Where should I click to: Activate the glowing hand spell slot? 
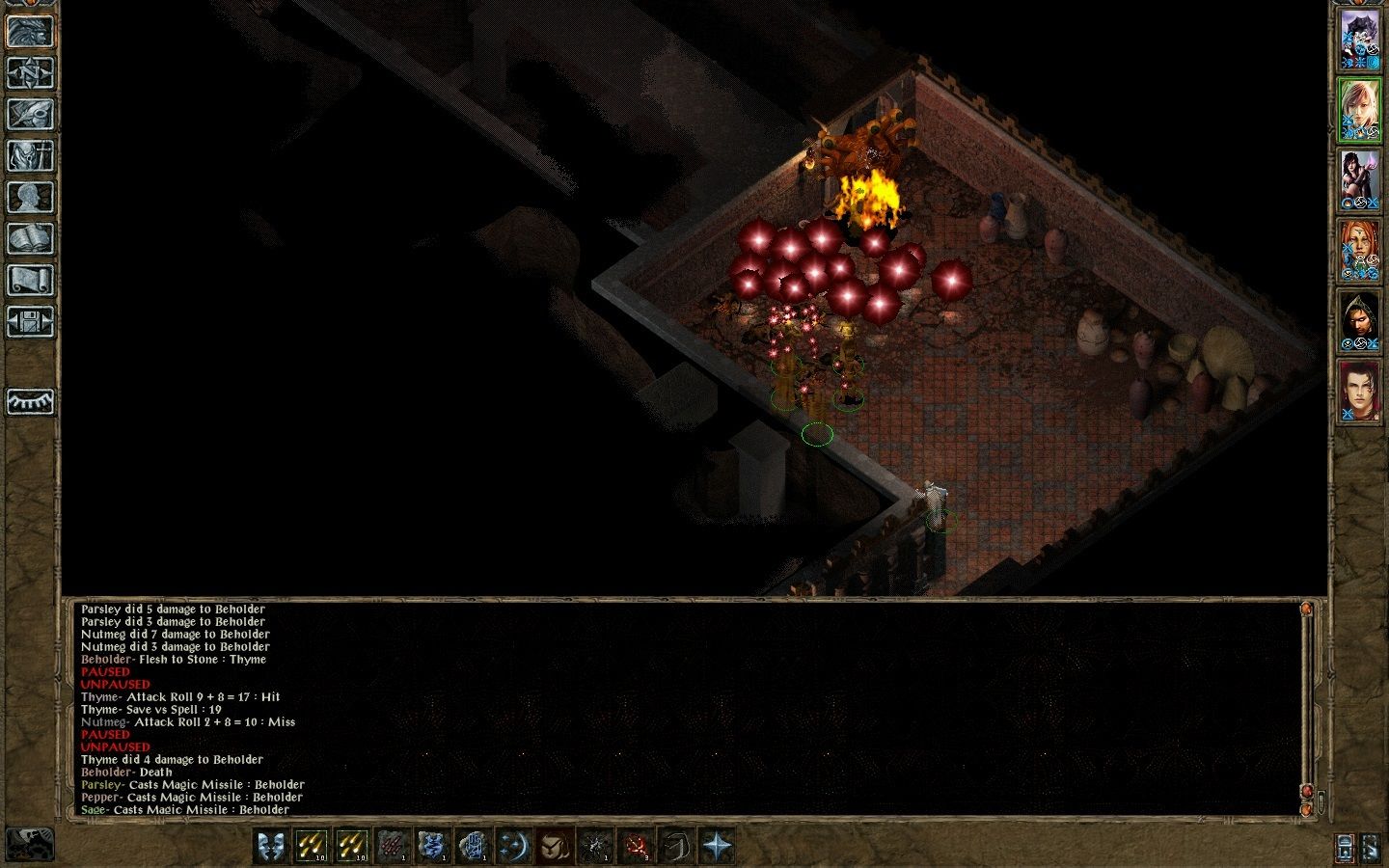tap(473, 846)
